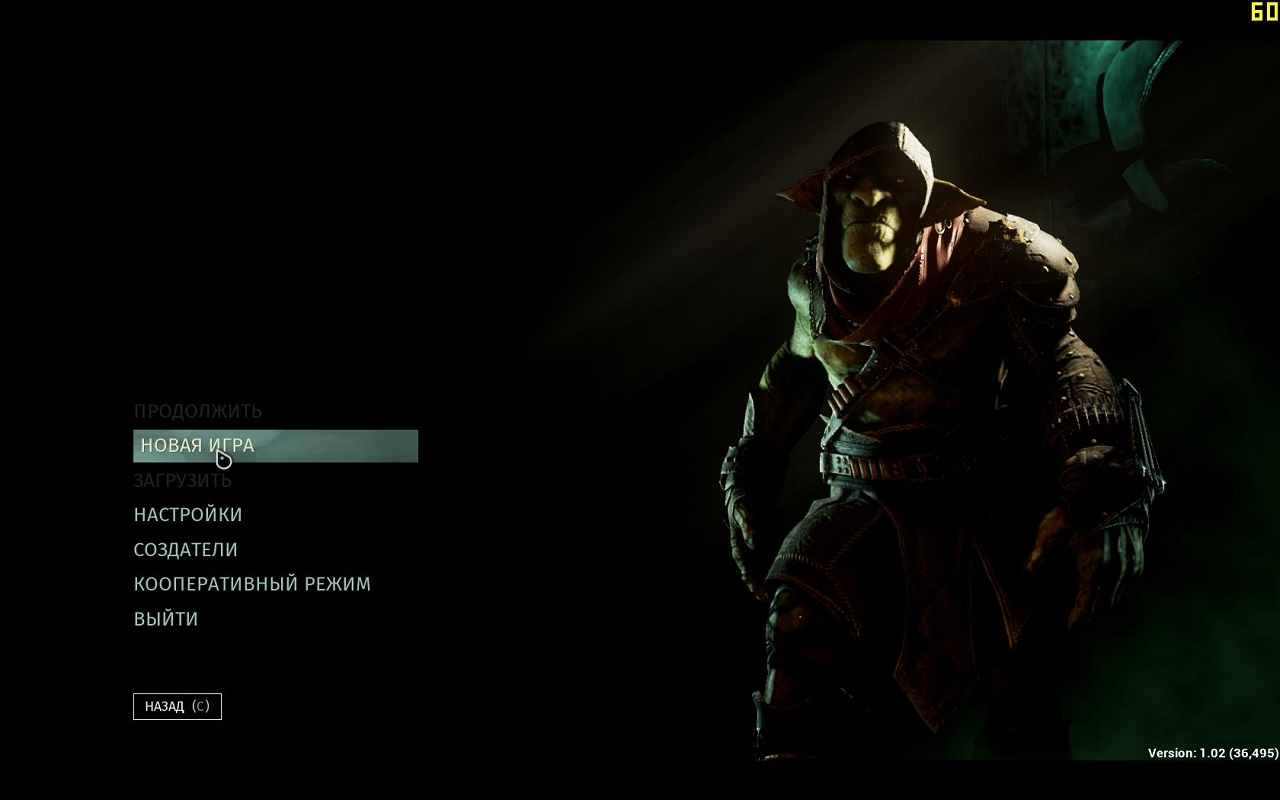Show the Создатели credits
Viewport: 1280px width, 800px height.
[x=186, y=550]
